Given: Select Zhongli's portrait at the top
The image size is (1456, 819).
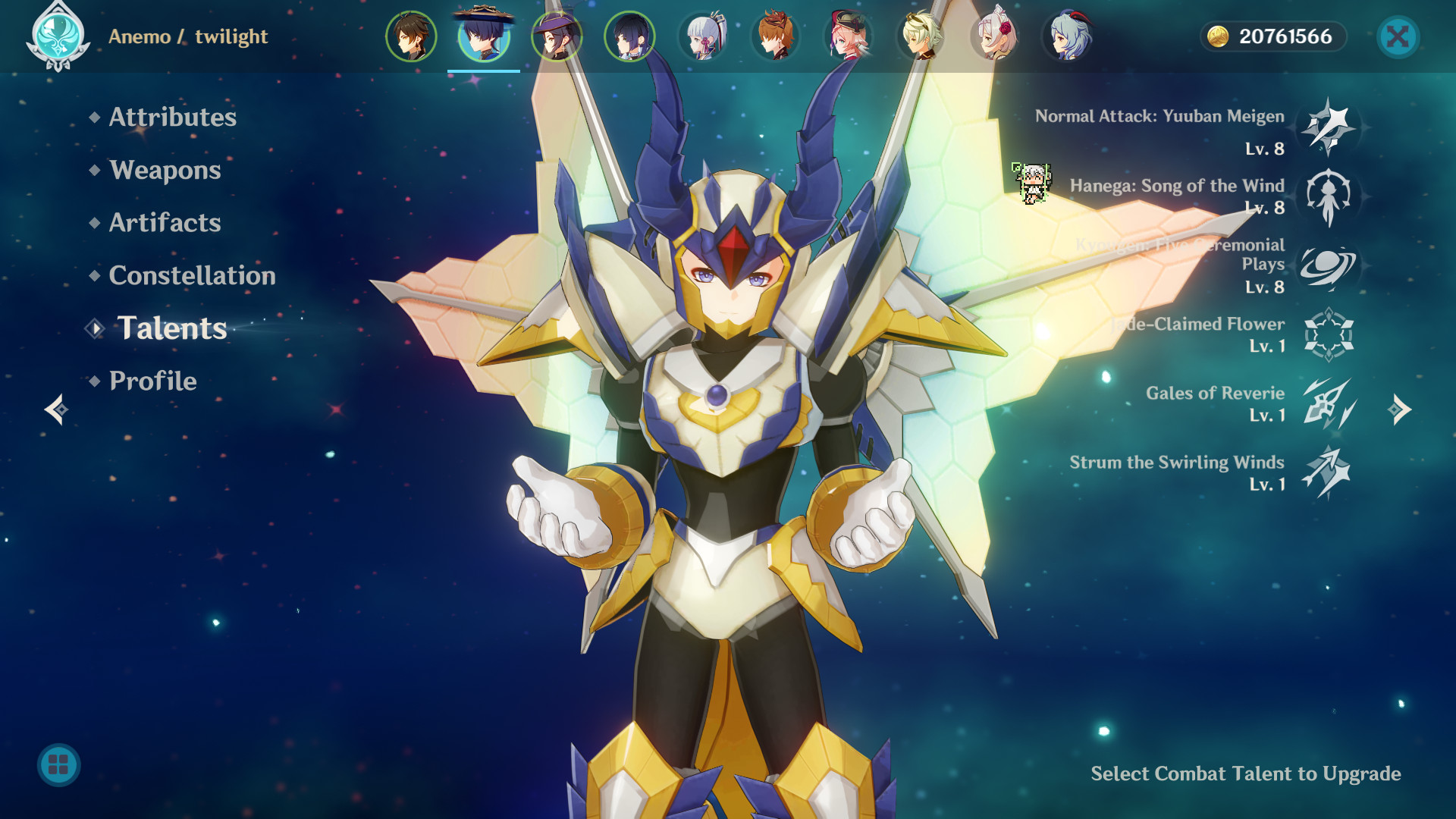Looking at the screenshot, I should pyautogui.click(x=411, y=34).
